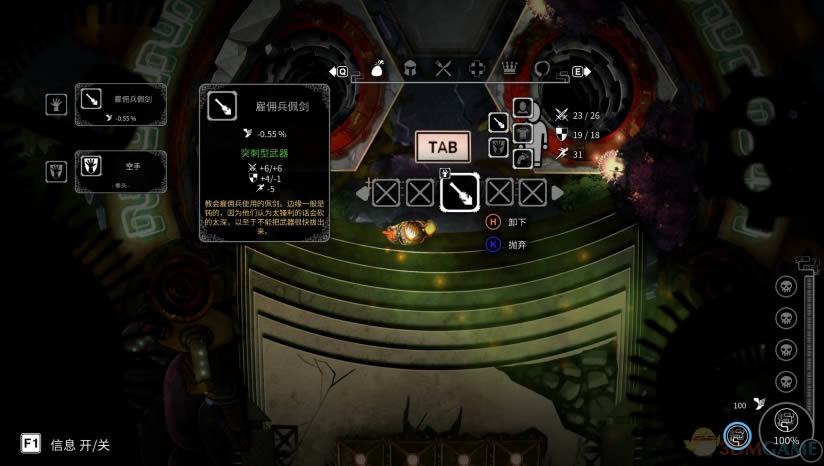Pick the boots equipment slot
This screenshot has height=466, width=824.
pos(523,158)
